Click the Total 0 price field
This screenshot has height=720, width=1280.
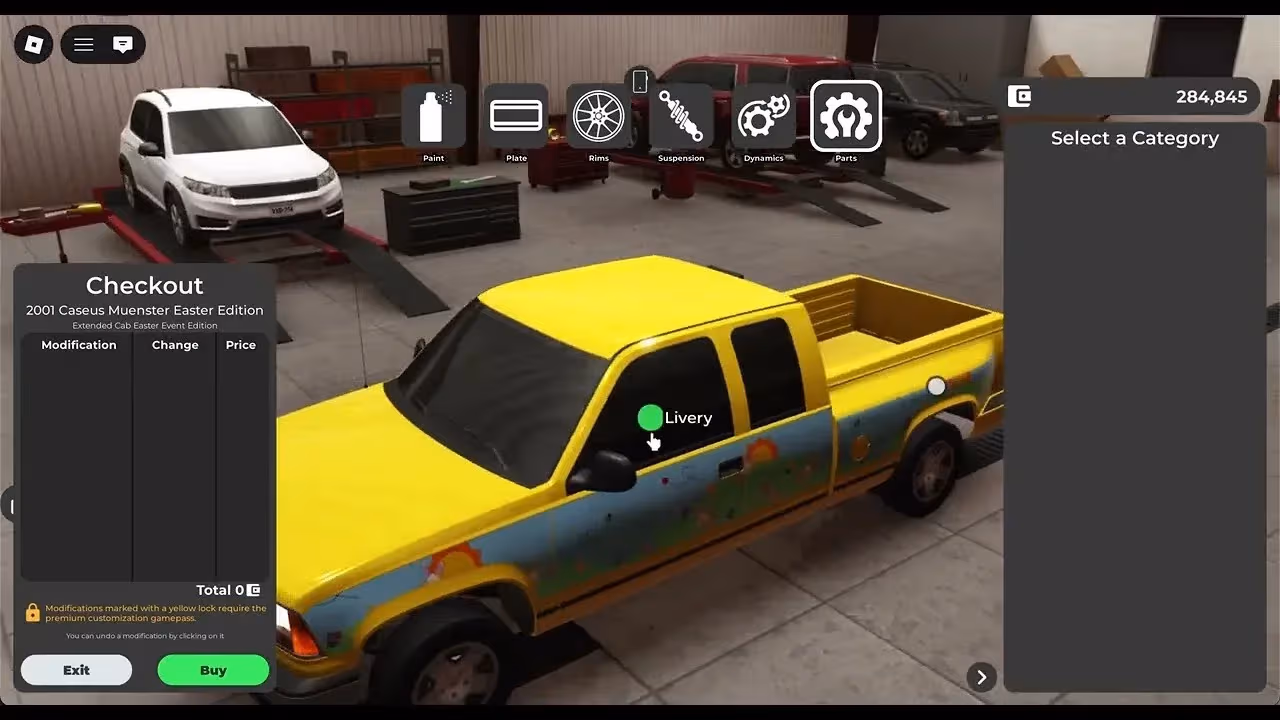[x=228, y=589]
